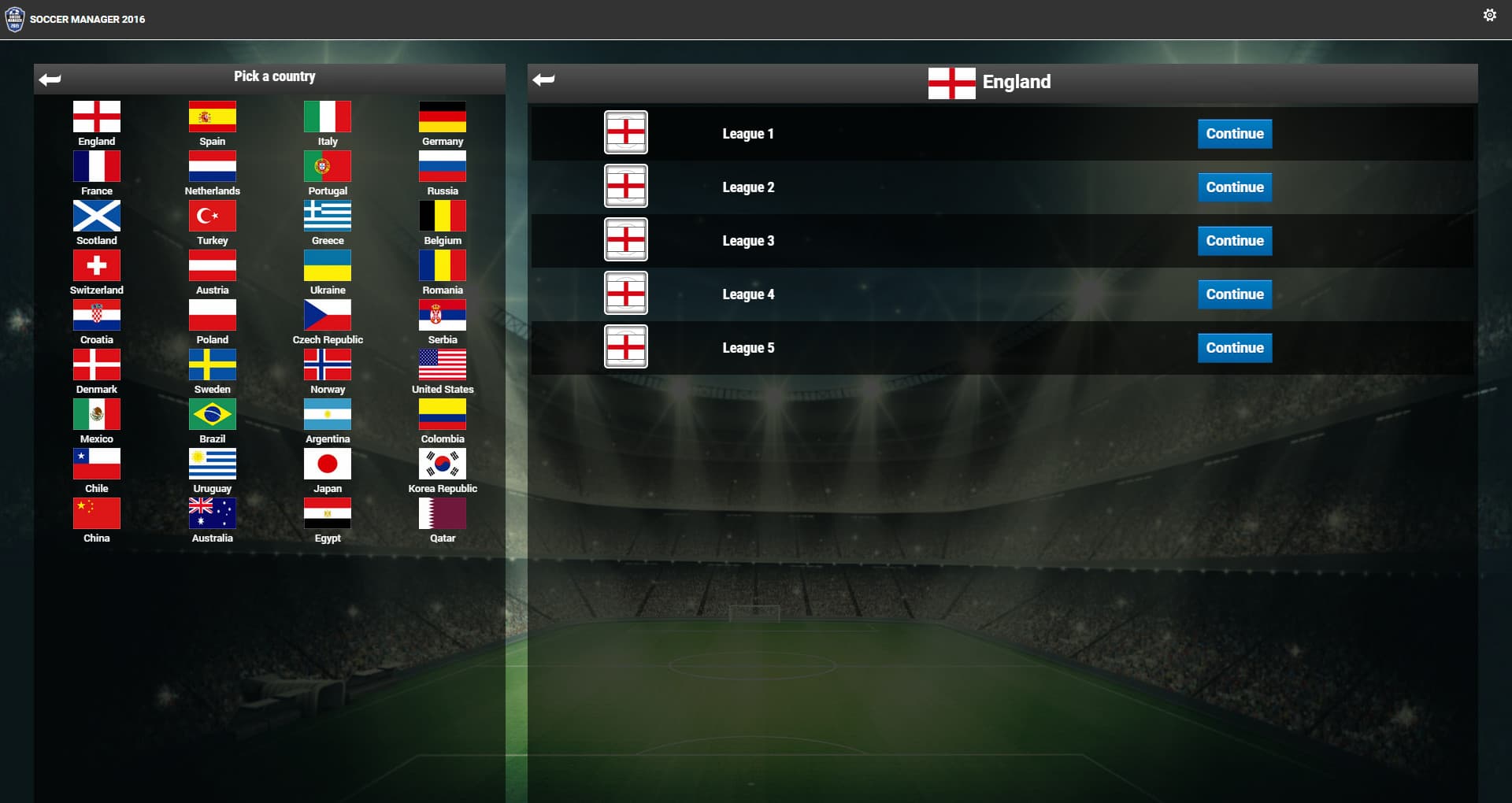Open the settings gear

[x=1490, y=14]
